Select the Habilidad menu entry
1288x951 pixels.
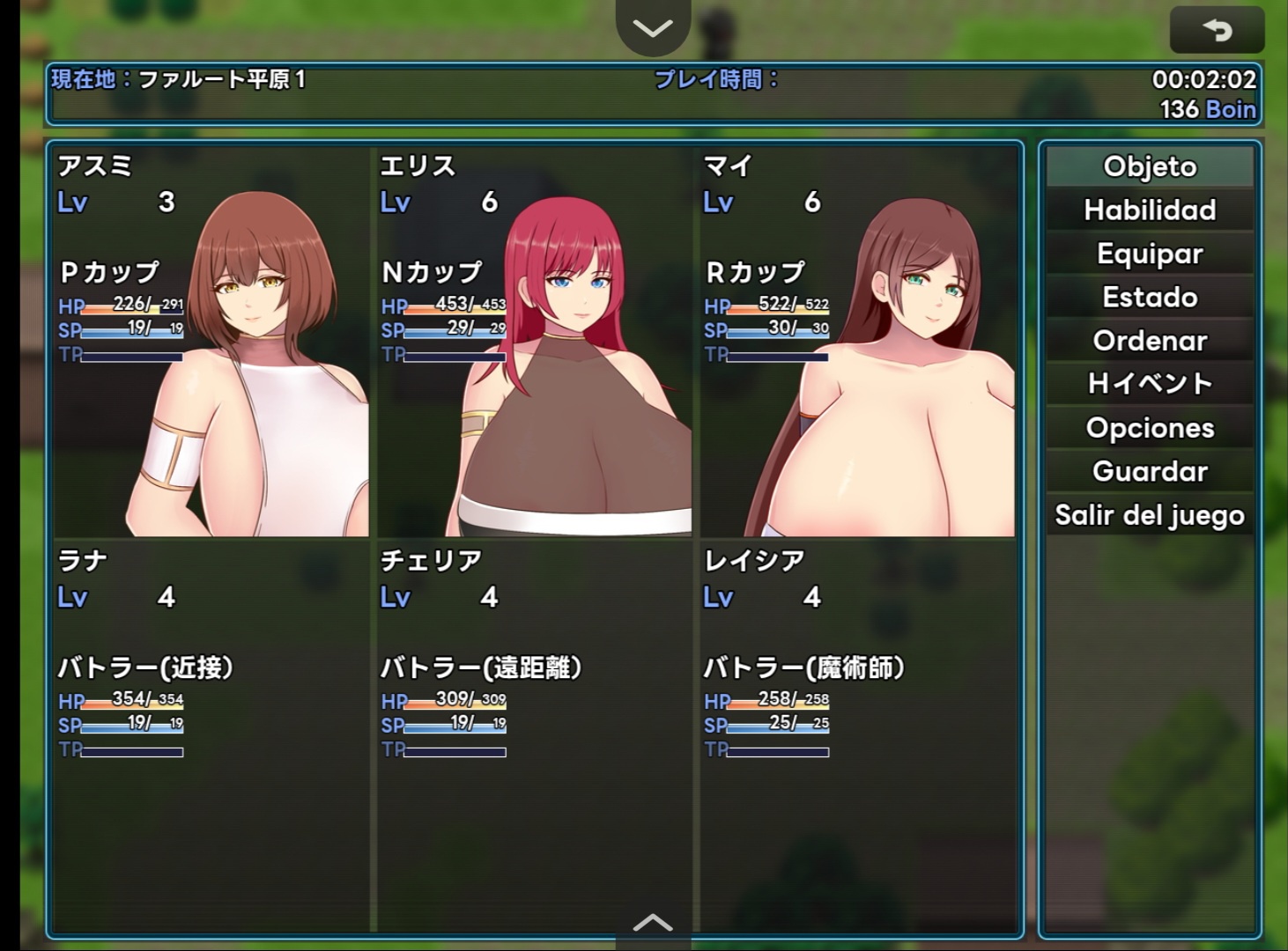(1150, 210)
